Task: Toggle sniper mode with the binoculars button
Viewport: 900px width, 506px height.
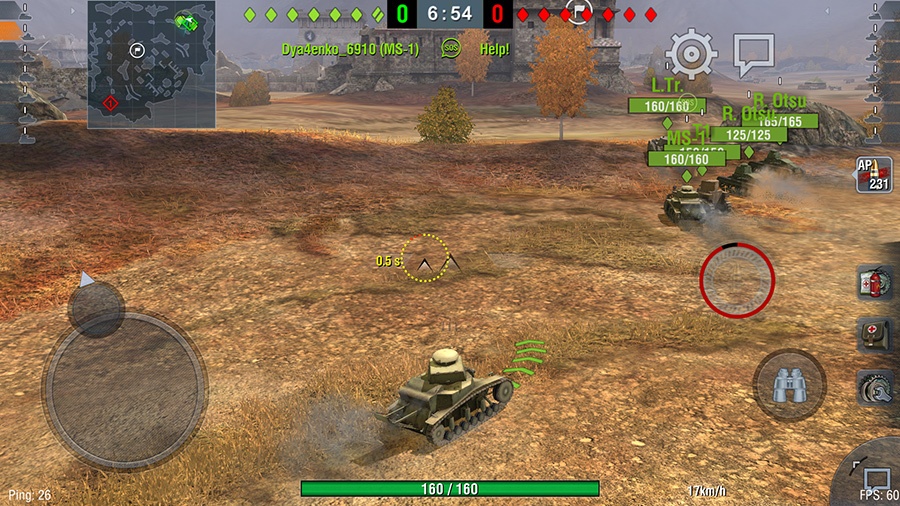Action: [789, 385]
